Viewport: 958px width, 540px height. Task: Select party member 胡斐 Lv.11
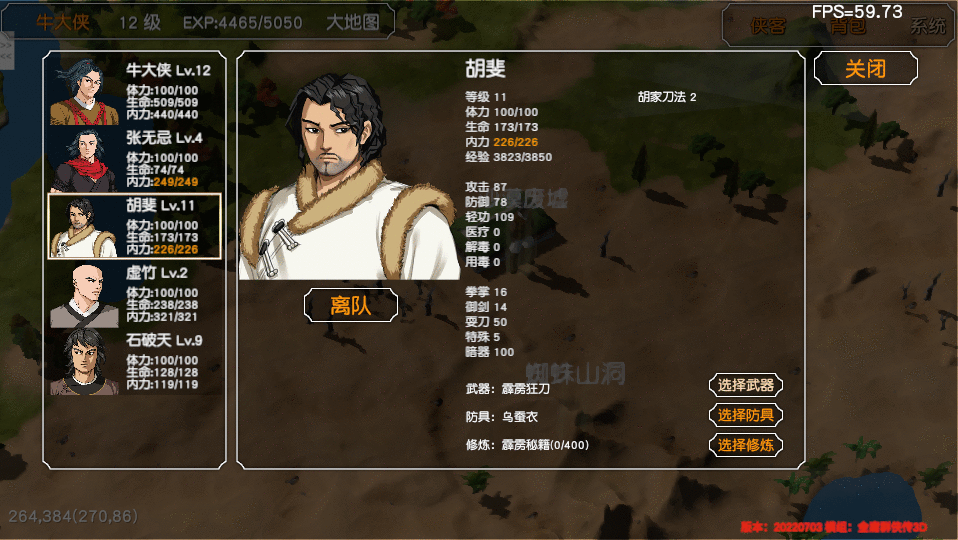point(134,226)
